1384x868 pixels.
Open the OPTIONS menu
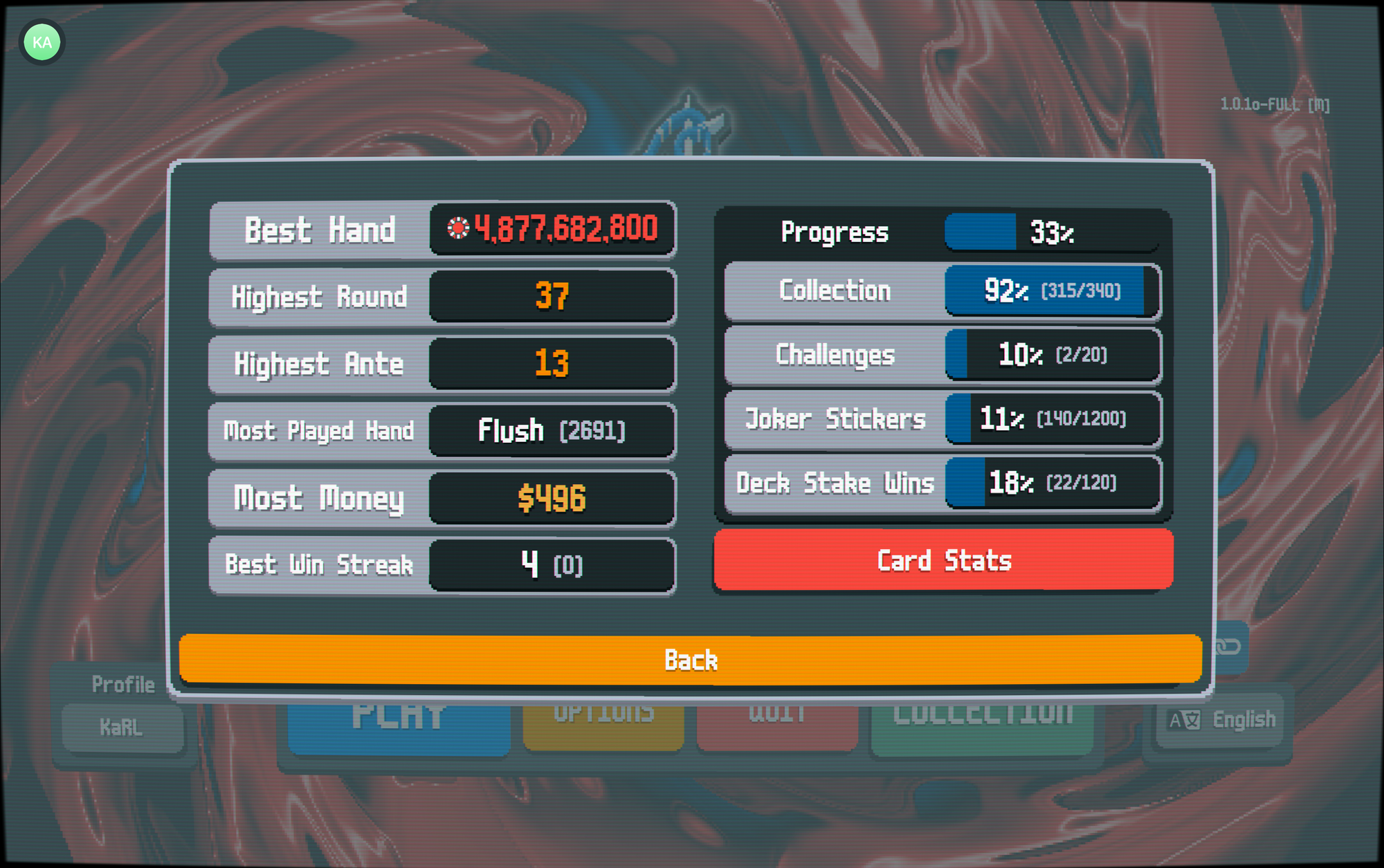(603, 717)
